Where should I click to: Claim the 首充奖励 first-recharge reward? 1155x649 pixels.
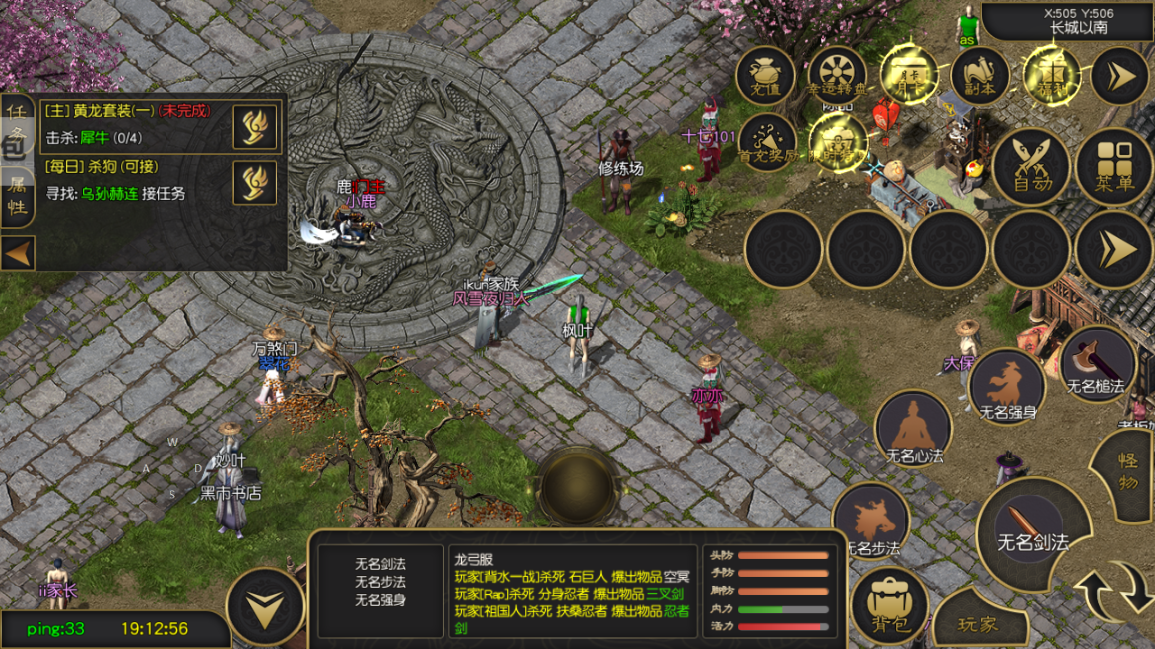(x=768, y=142)
